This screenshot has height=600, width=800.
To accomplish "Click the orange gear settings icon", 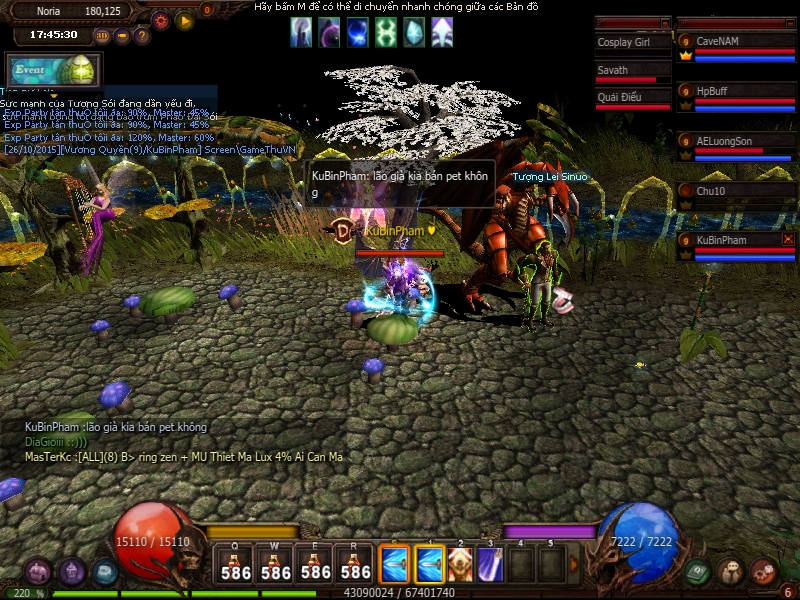I will click(x=160, y=20).
